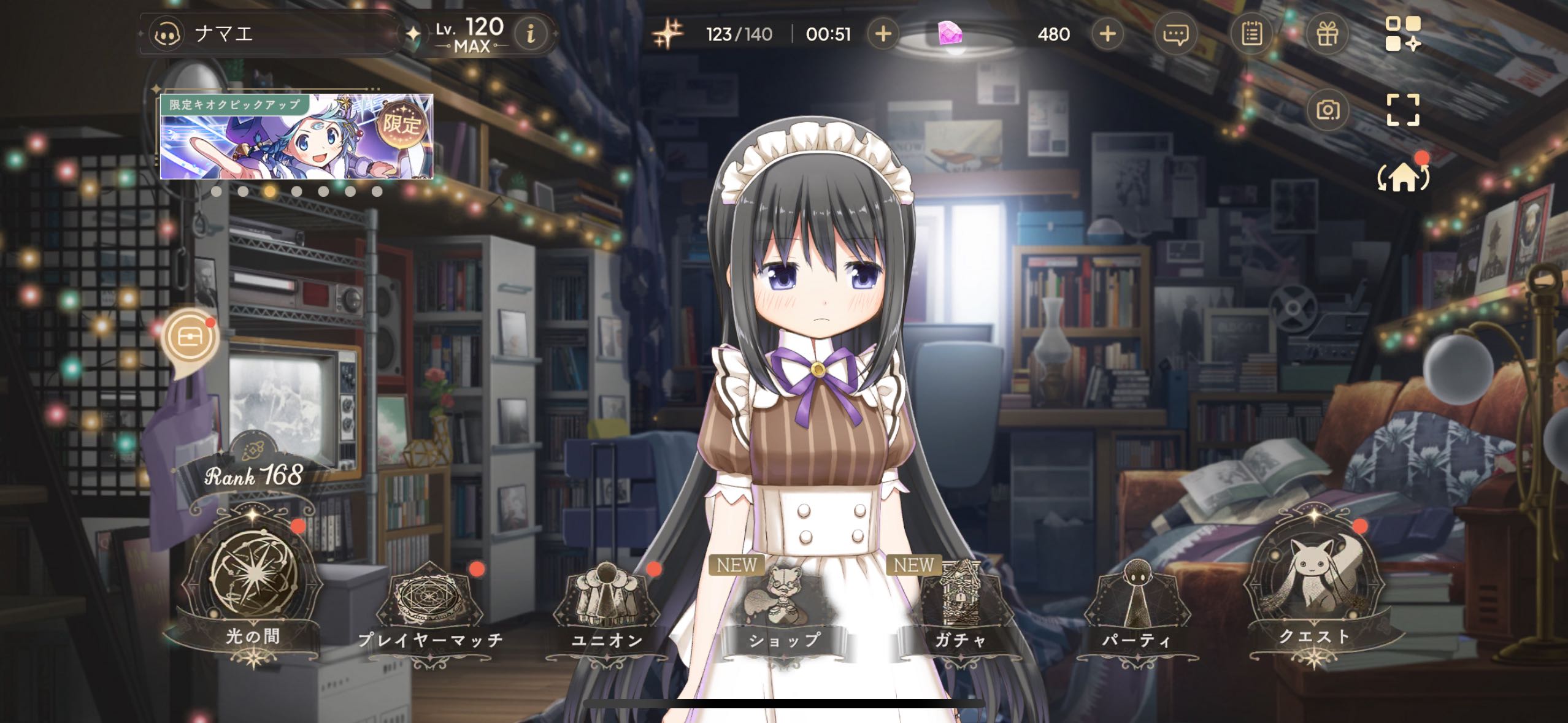1568x723 pixels.
Task: Open the player profile ナマエ
Action: coord(224,34)
